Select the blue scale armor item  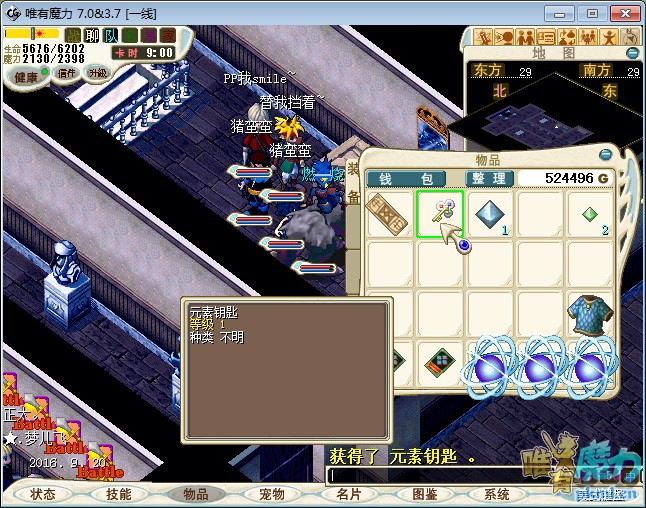pos(590,315)
